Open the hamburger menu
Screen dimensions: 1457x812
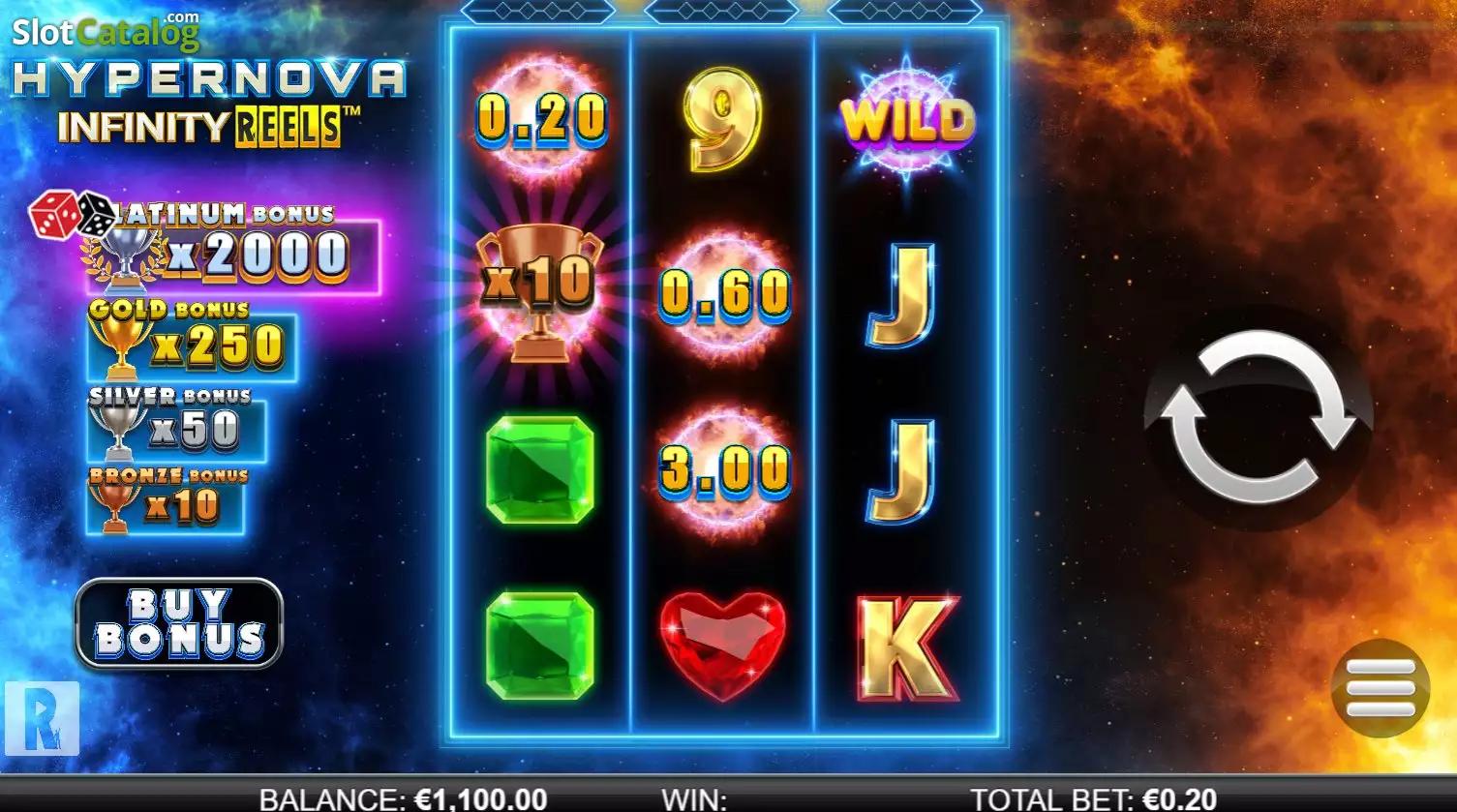point(1380,688)
